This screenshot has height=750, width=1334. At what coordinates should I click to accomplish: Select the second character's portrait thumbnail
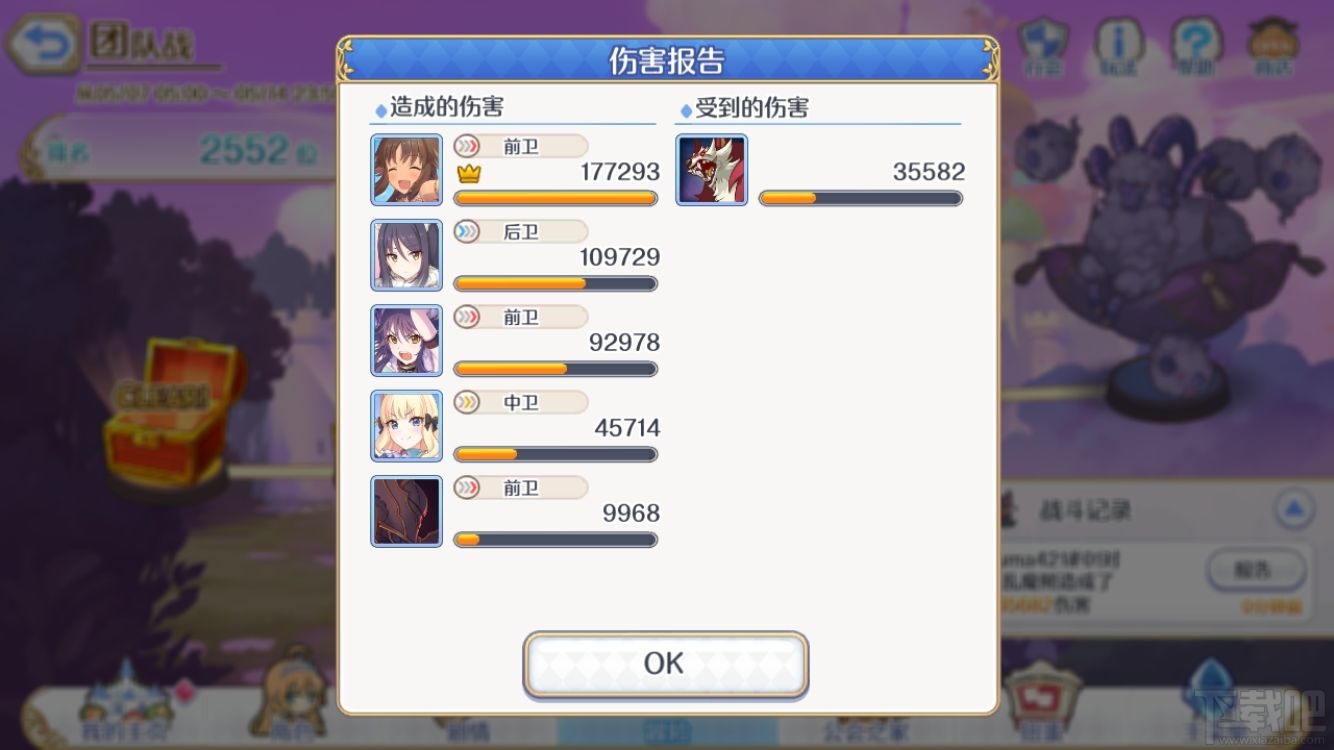tap(406, 254)
